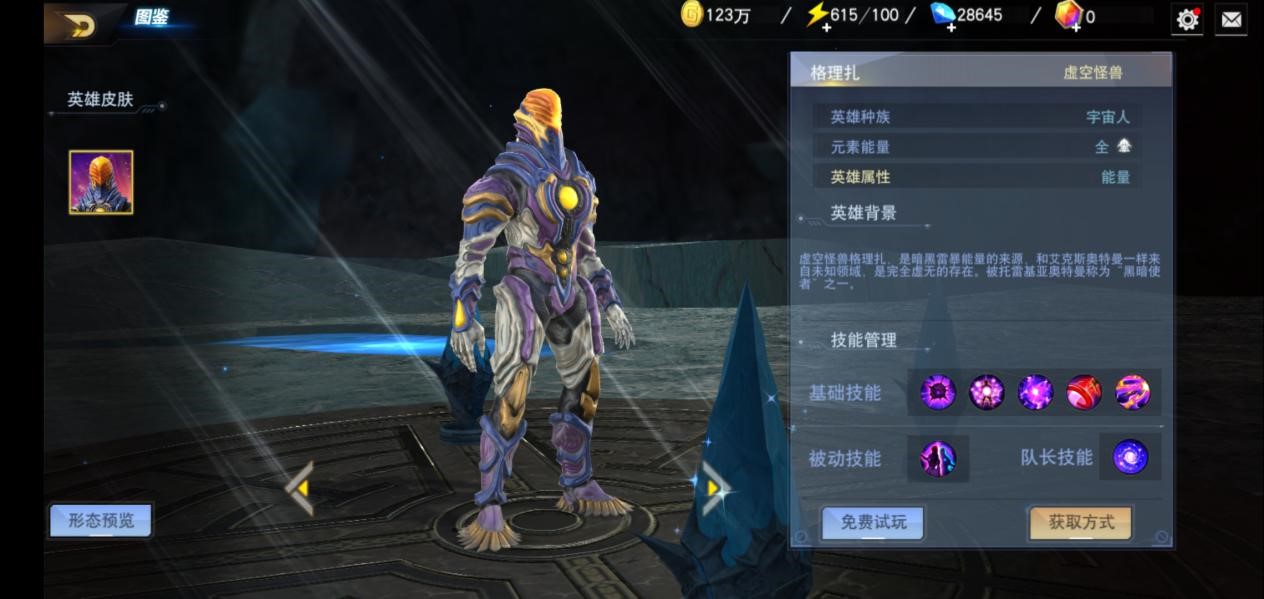The width and height of the screenshot is (1264, 599).
Task: Select the hero skin thumbnail
Action: 101,182
